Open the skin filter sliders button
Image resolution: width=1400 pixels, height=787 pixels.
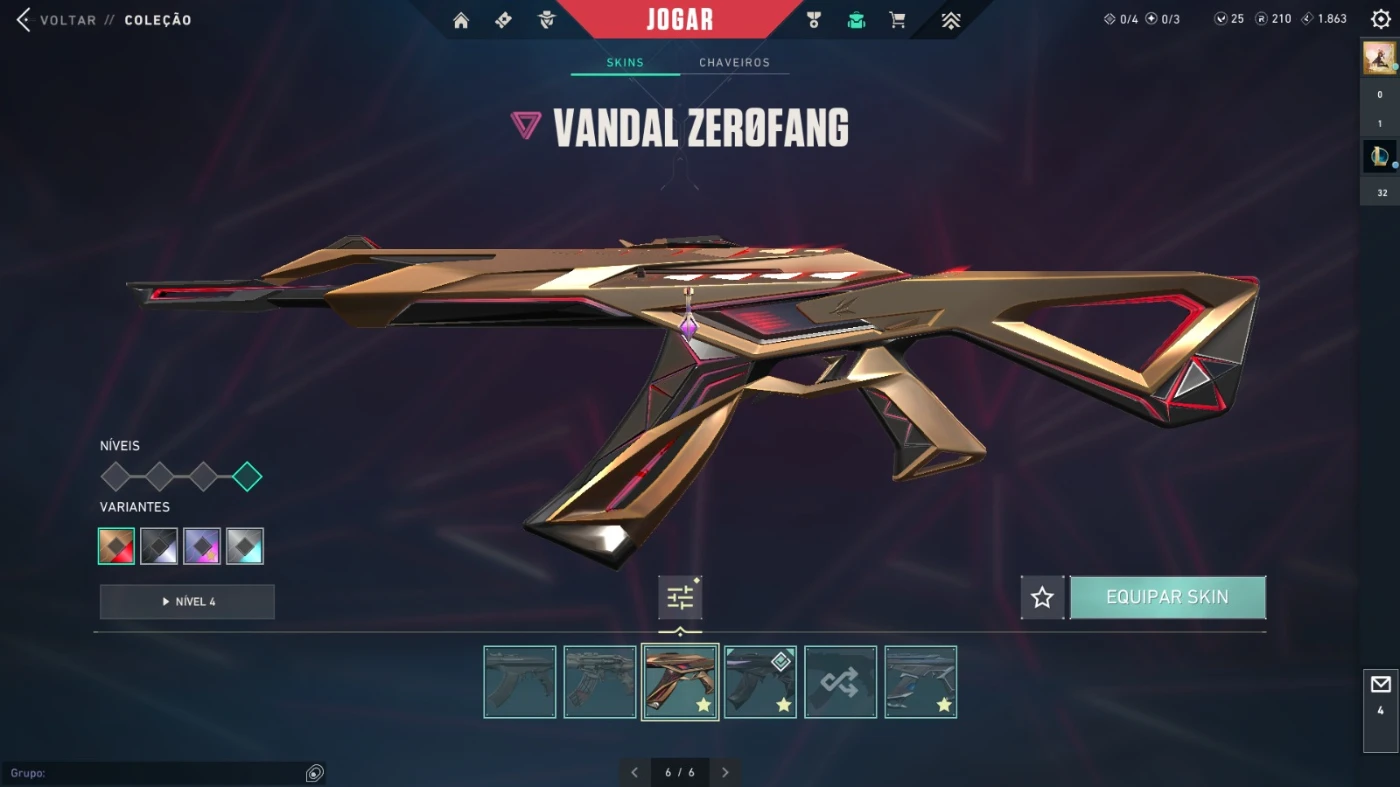pos(680,598)
